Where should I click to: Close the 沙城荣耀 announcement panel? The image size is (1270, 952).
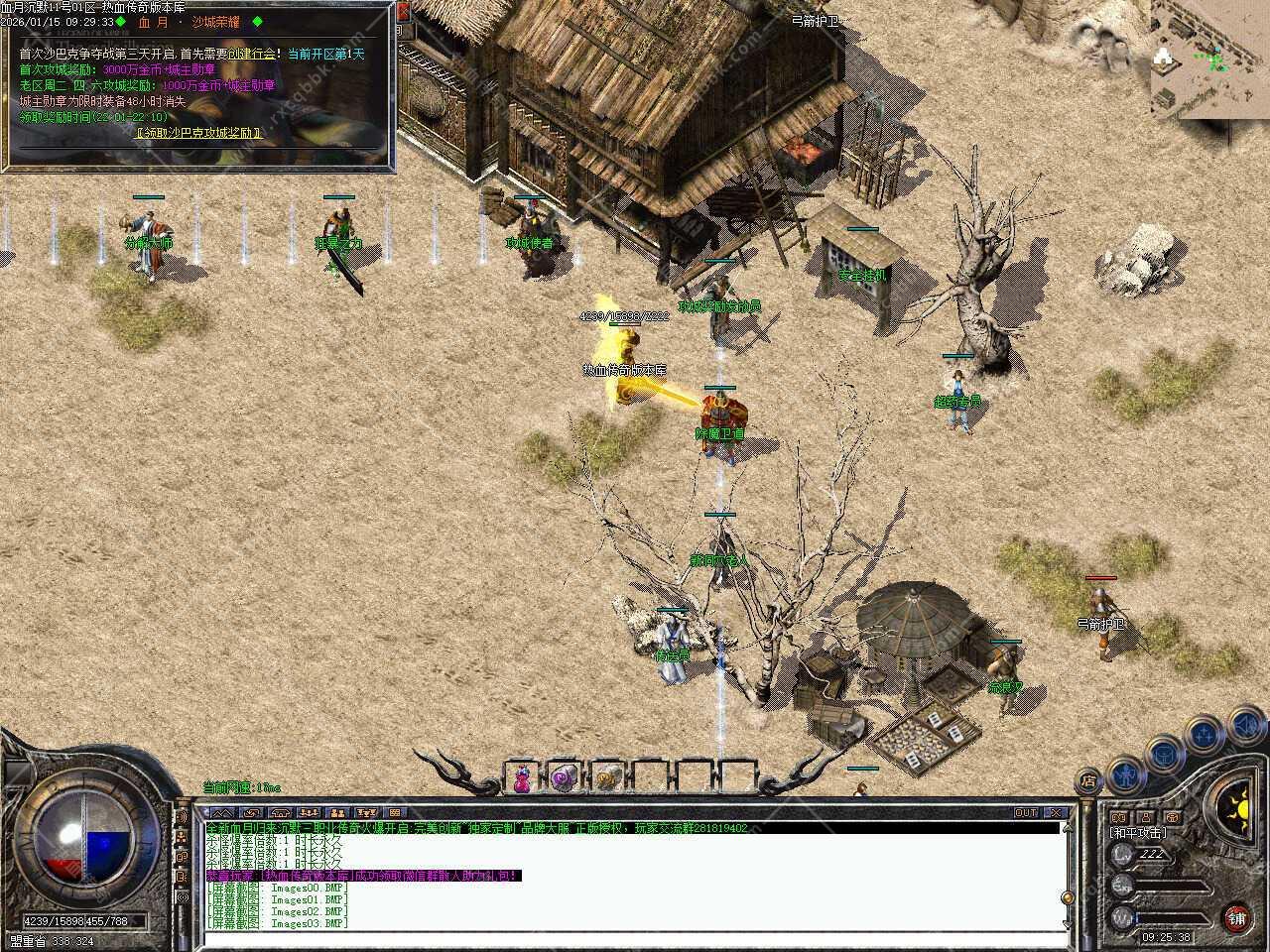click(x=403, y=12)
